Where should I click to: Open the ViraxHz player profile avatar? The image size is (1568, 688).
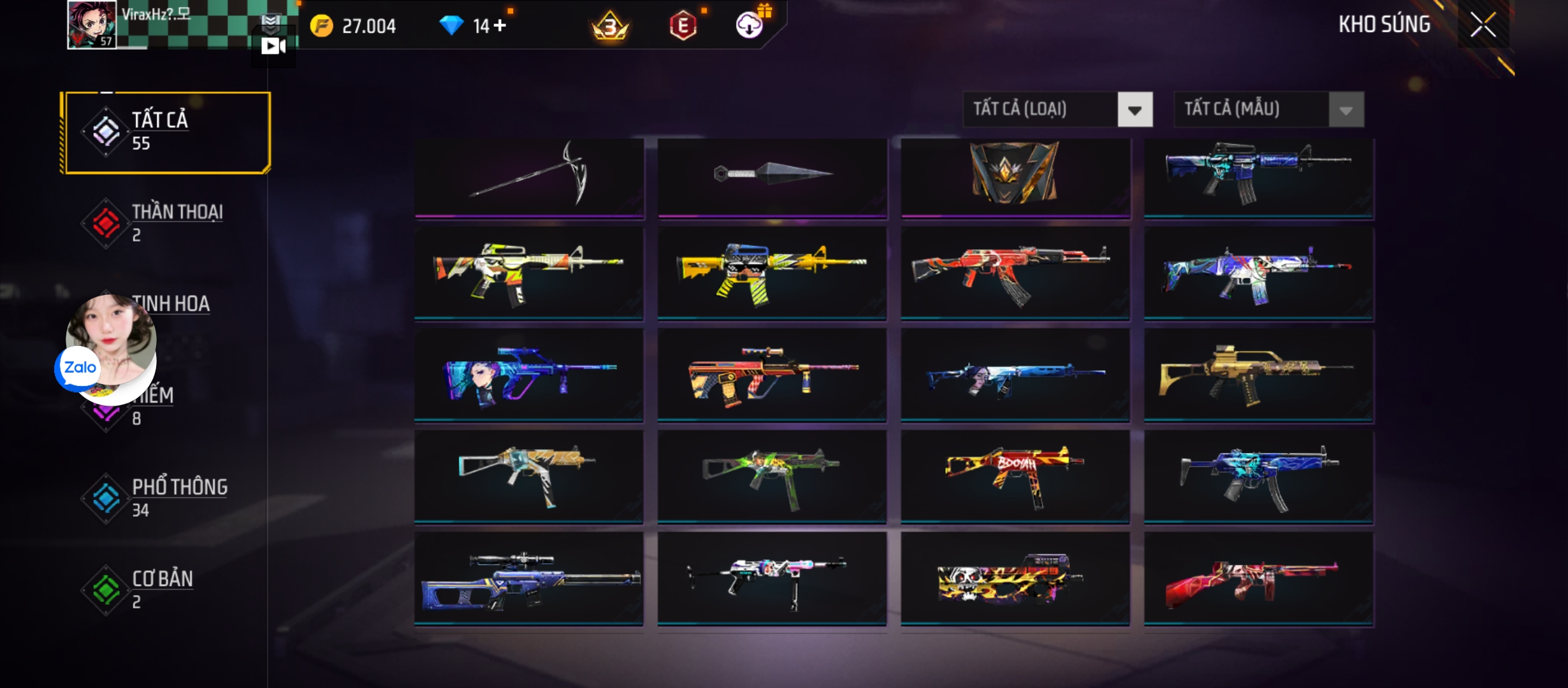tap(92, 24)
